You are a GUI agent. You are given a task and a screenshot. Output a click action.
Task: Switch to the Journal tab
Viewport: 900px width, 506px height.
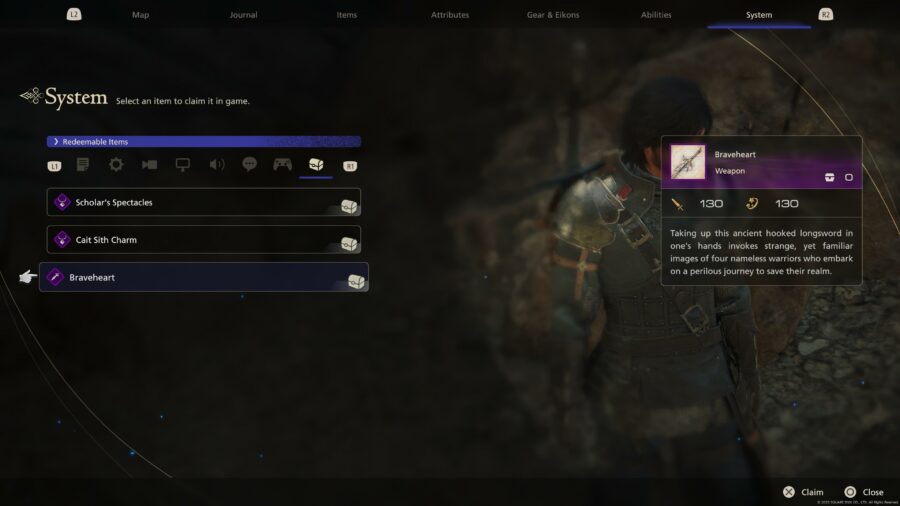click(x=243, y=15)
